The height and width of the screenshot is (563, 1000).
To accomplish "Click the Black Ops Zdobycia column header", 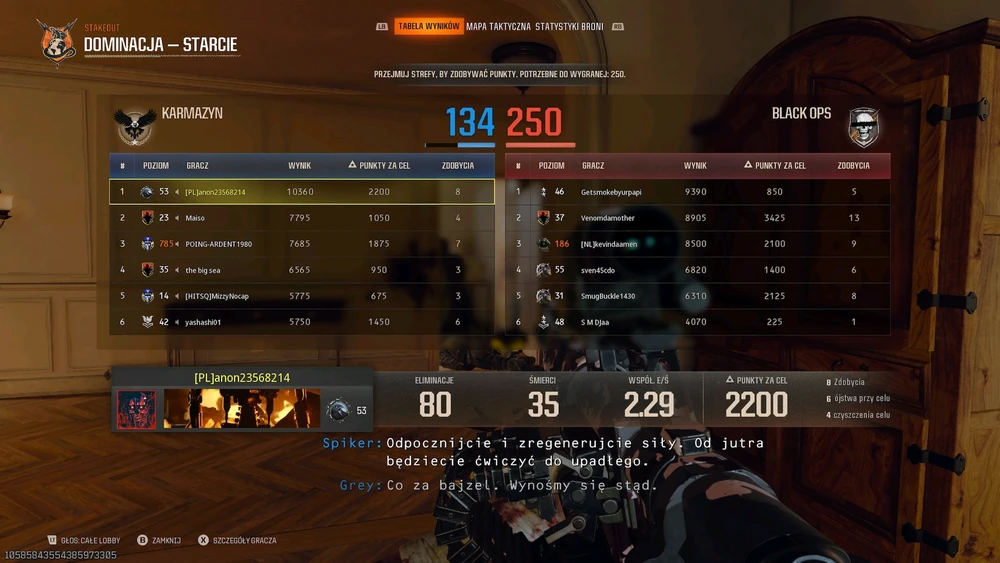I will (x=853, y=165).
